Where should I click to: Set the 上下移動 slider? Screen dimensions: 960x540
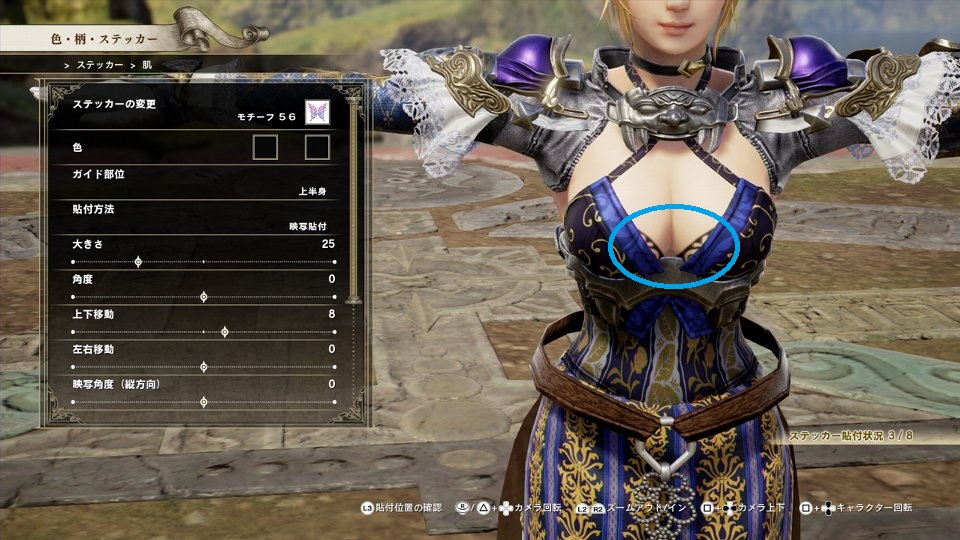click(224, 332)
